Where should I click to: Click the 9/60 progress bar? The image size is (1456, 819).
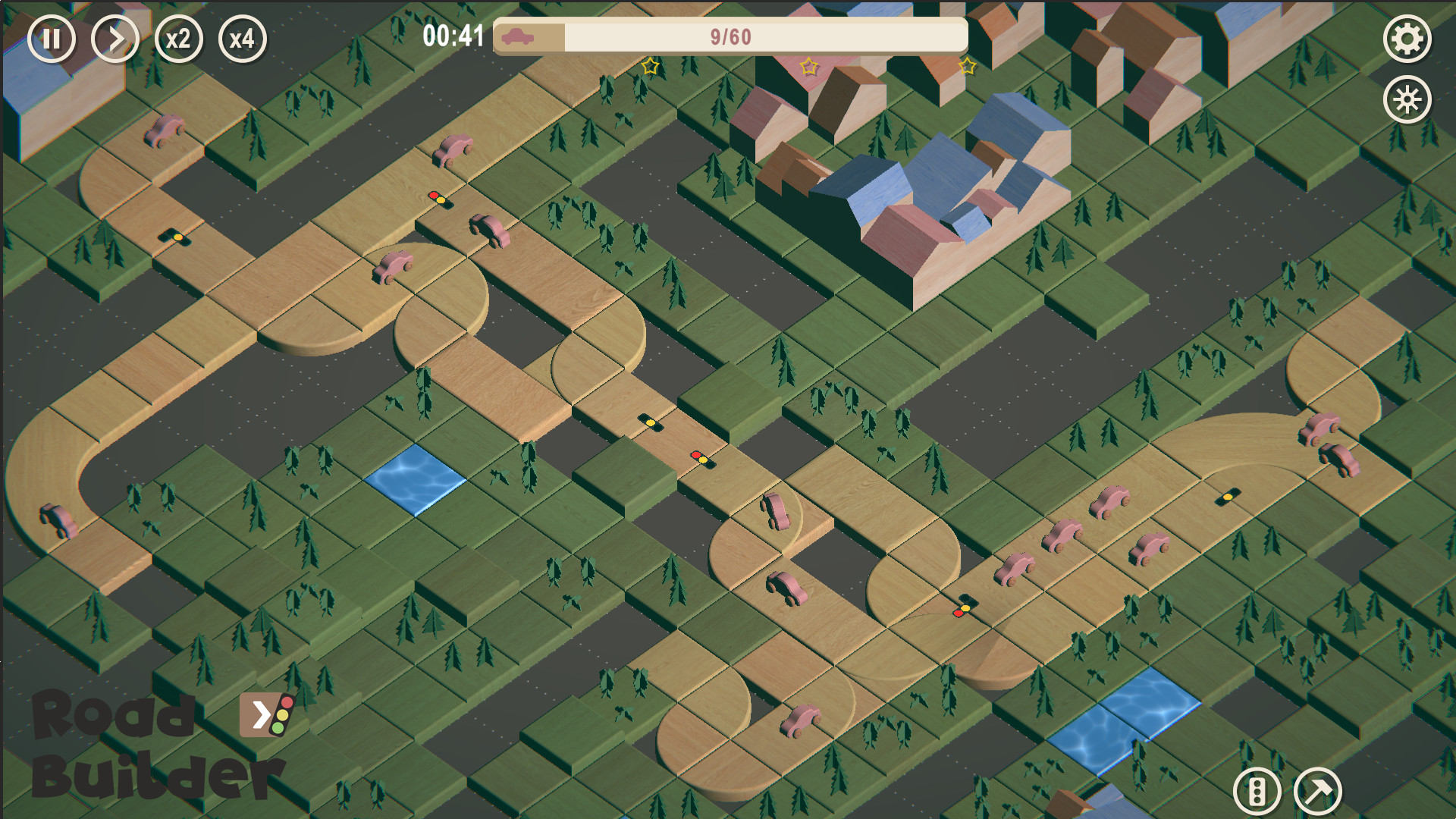(730, 34)
